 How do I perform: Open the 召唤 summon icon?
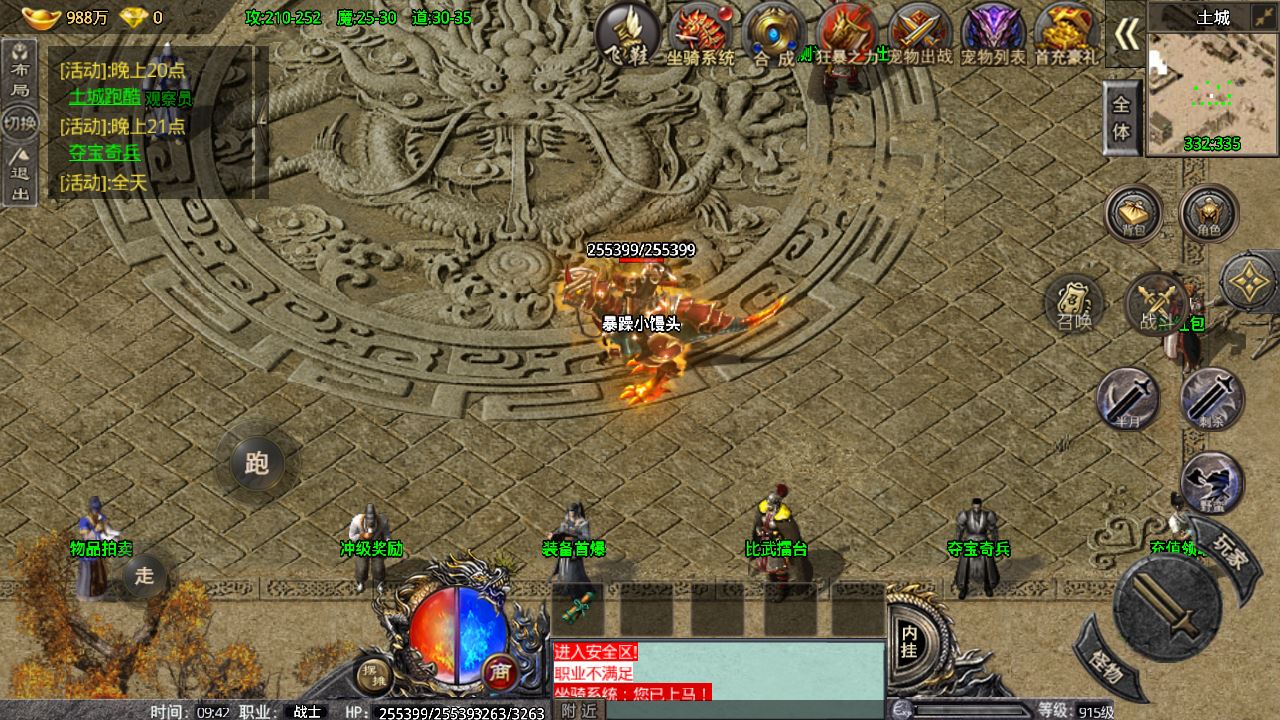[1075, 305]
